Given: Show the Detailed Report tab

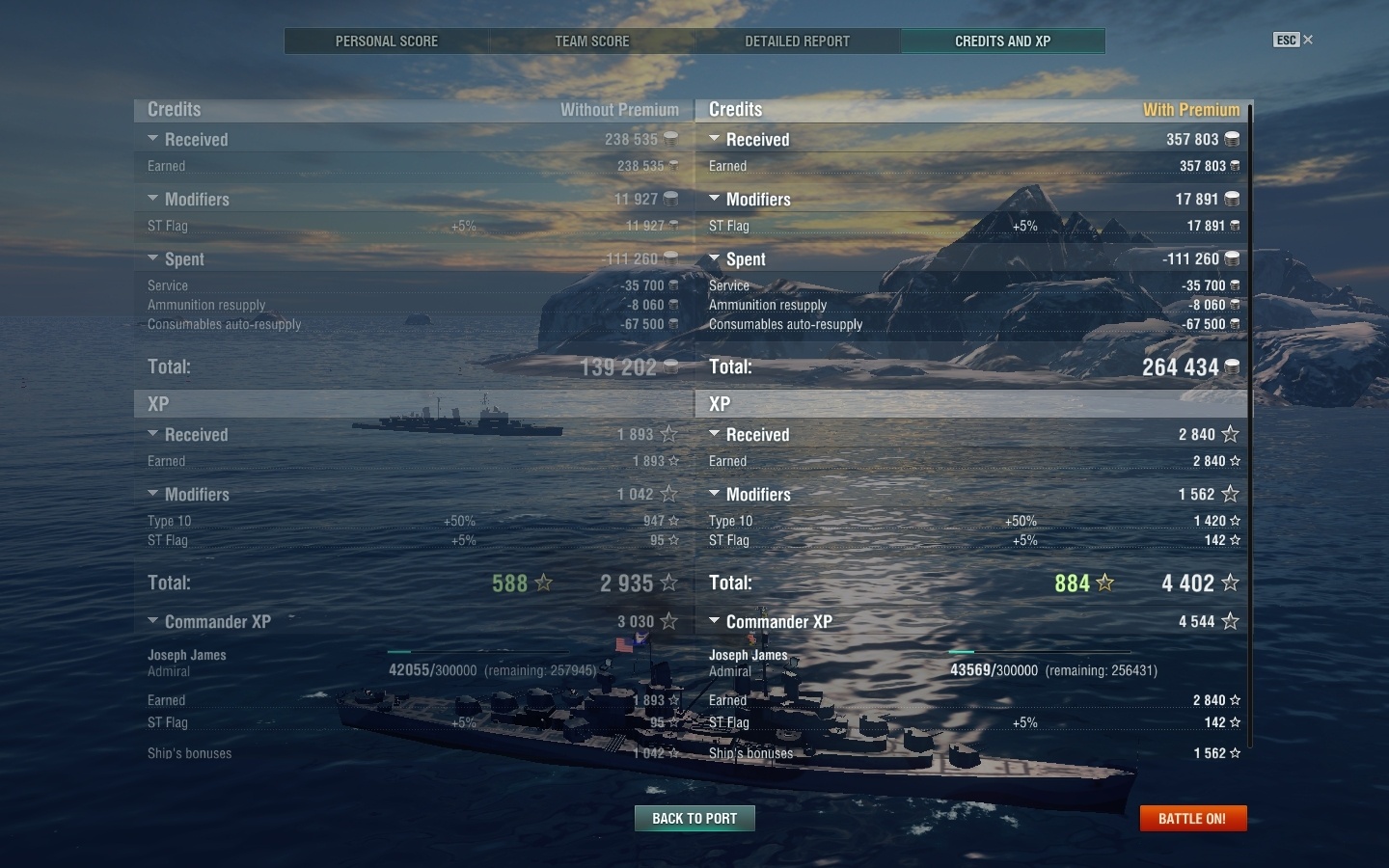Looking at the screenshot, I should tap(797, 41).
